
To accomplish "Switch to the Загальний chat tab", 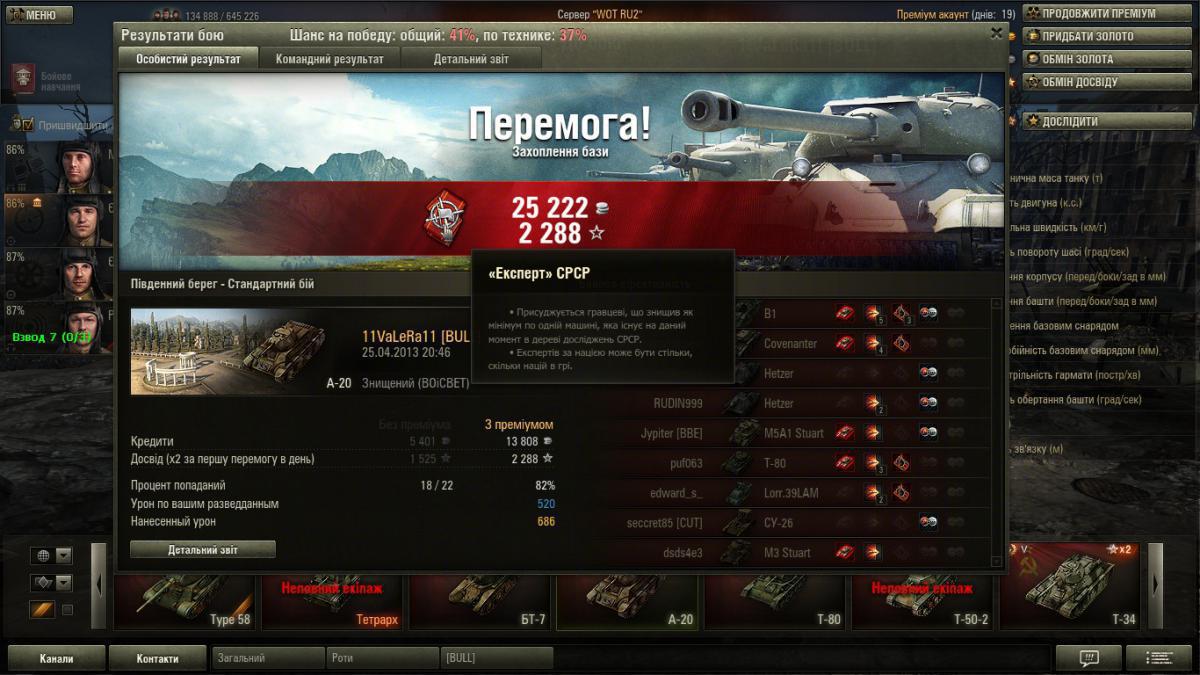I will (268, 658).
